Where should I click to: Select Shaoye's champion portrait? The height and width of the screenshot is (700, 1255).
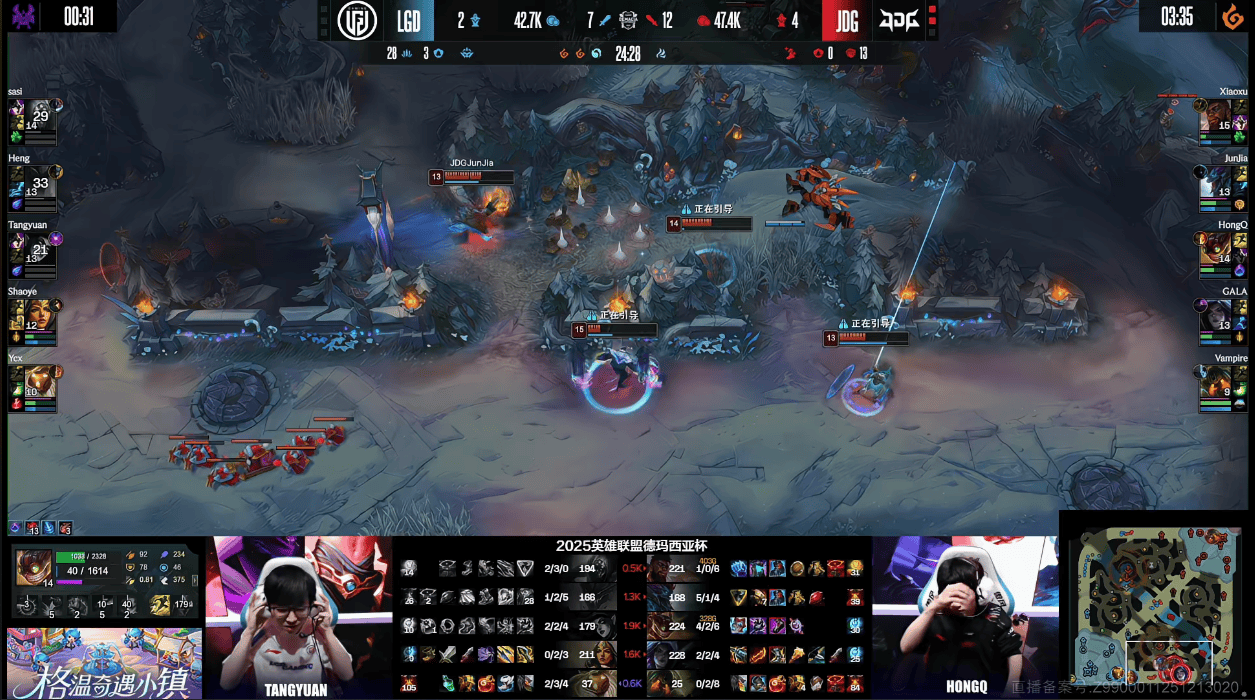click(x=22, y=314)
